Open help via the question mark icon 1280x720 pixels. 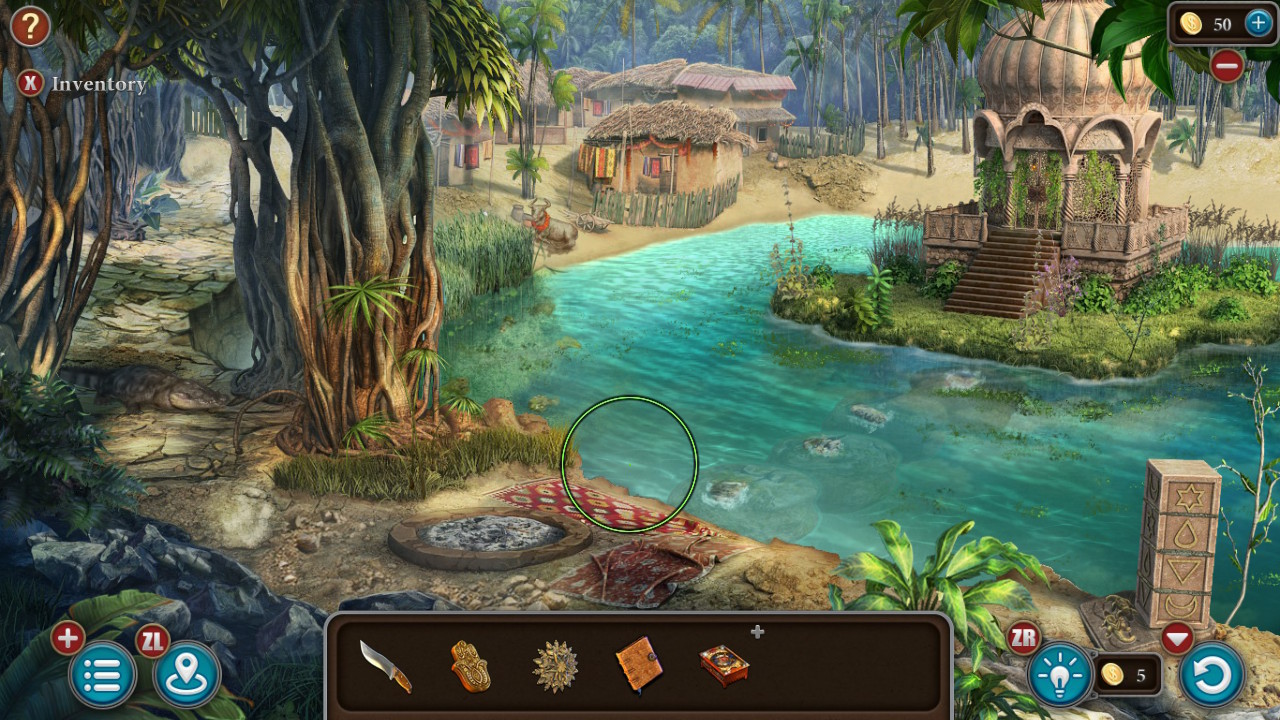(29, 27)
